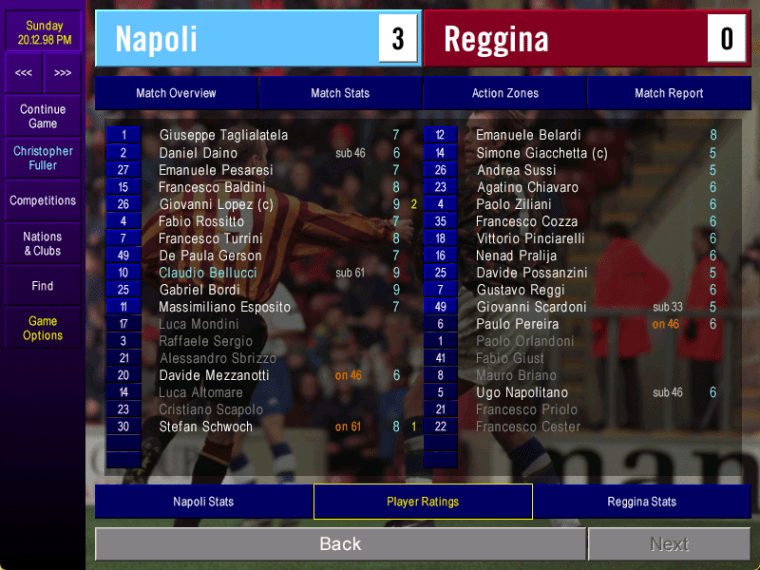
Task: Select the Player Ratings tab
Action: tap(423, 502)
